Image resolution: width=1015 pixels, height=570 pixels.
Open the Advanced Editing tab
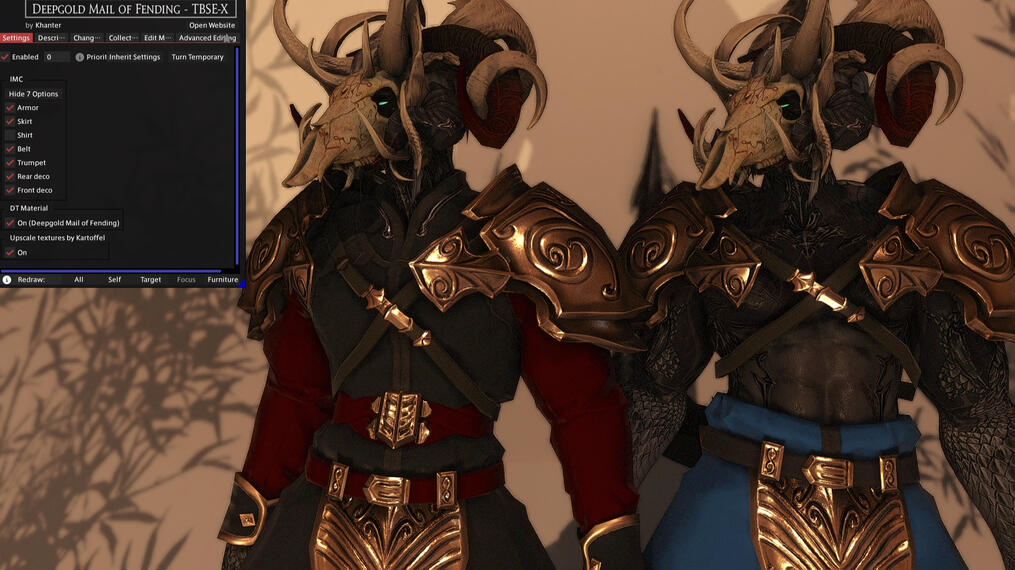point(207,38)
